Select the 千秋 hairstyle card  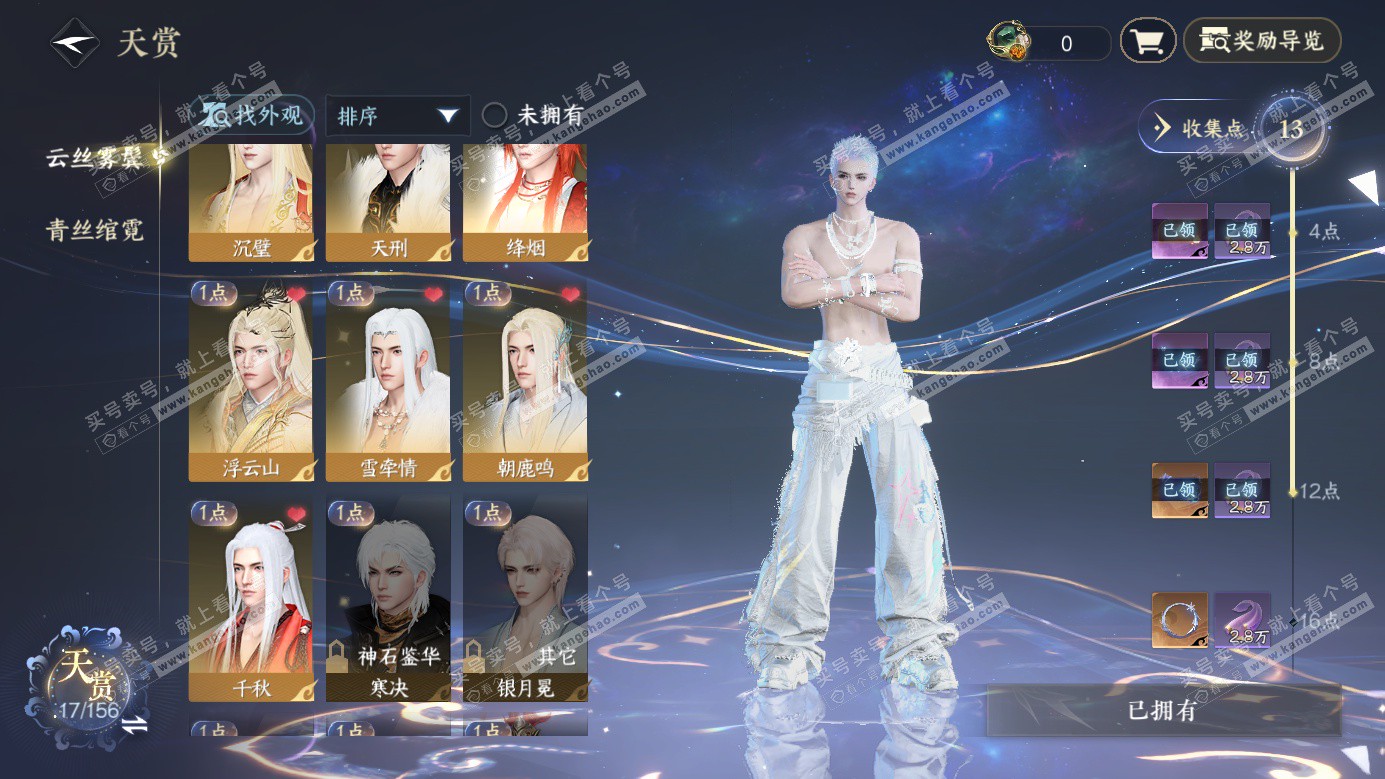click(x=251, y=598)
